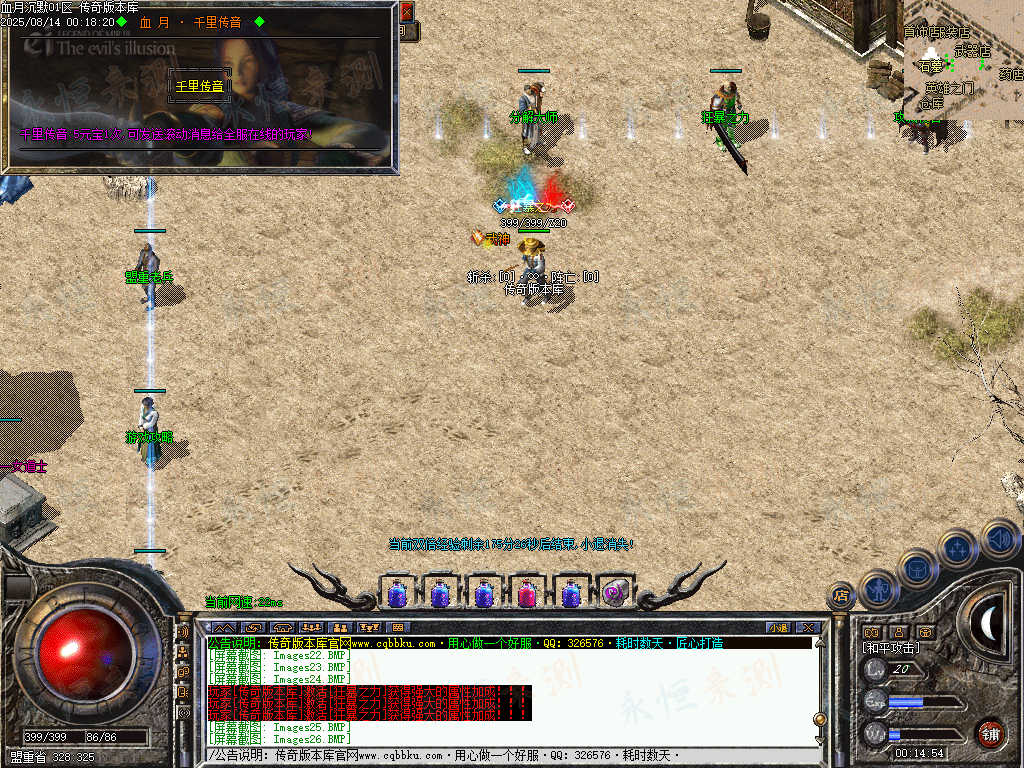Screen dimensions: 1024x768
Task: Open the red 铺 stall button
Action: (x=990, y=732)
